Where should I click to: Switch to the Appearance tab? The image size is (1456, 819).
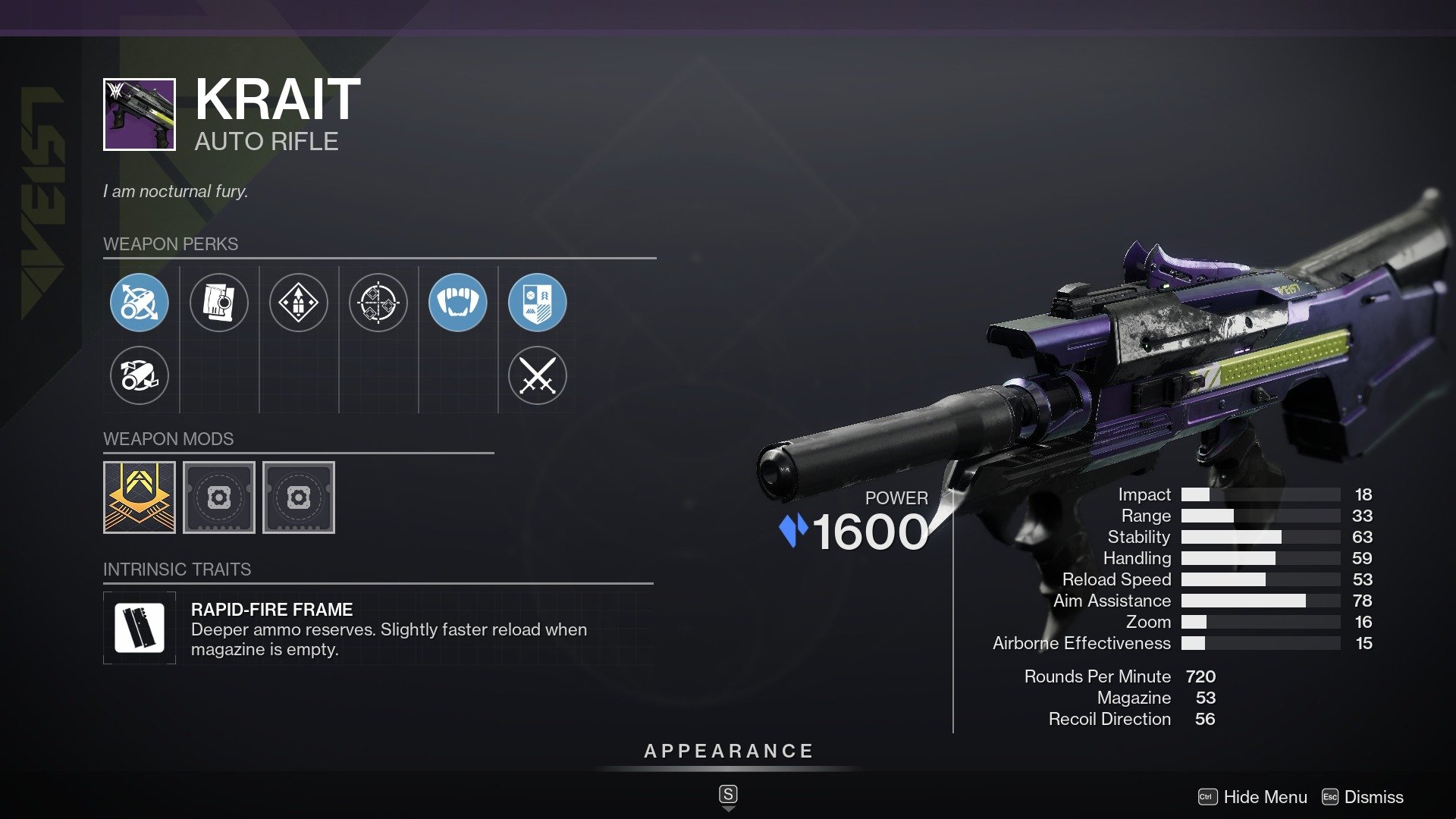[728, 752]
